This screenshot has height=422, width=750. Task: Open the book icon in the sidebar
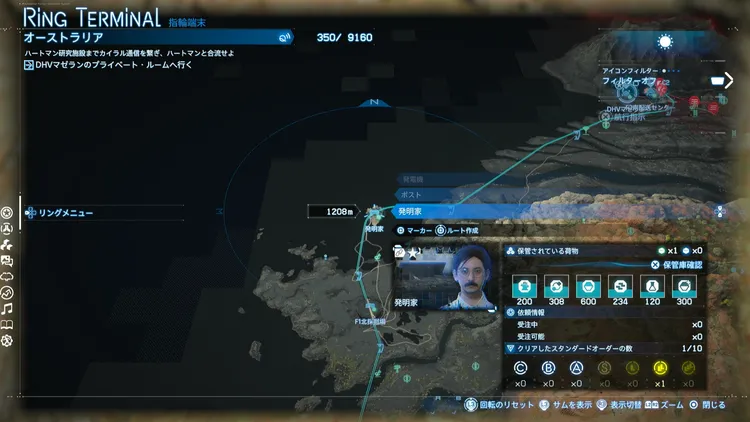pyautogui.click(x=7, y=325)
